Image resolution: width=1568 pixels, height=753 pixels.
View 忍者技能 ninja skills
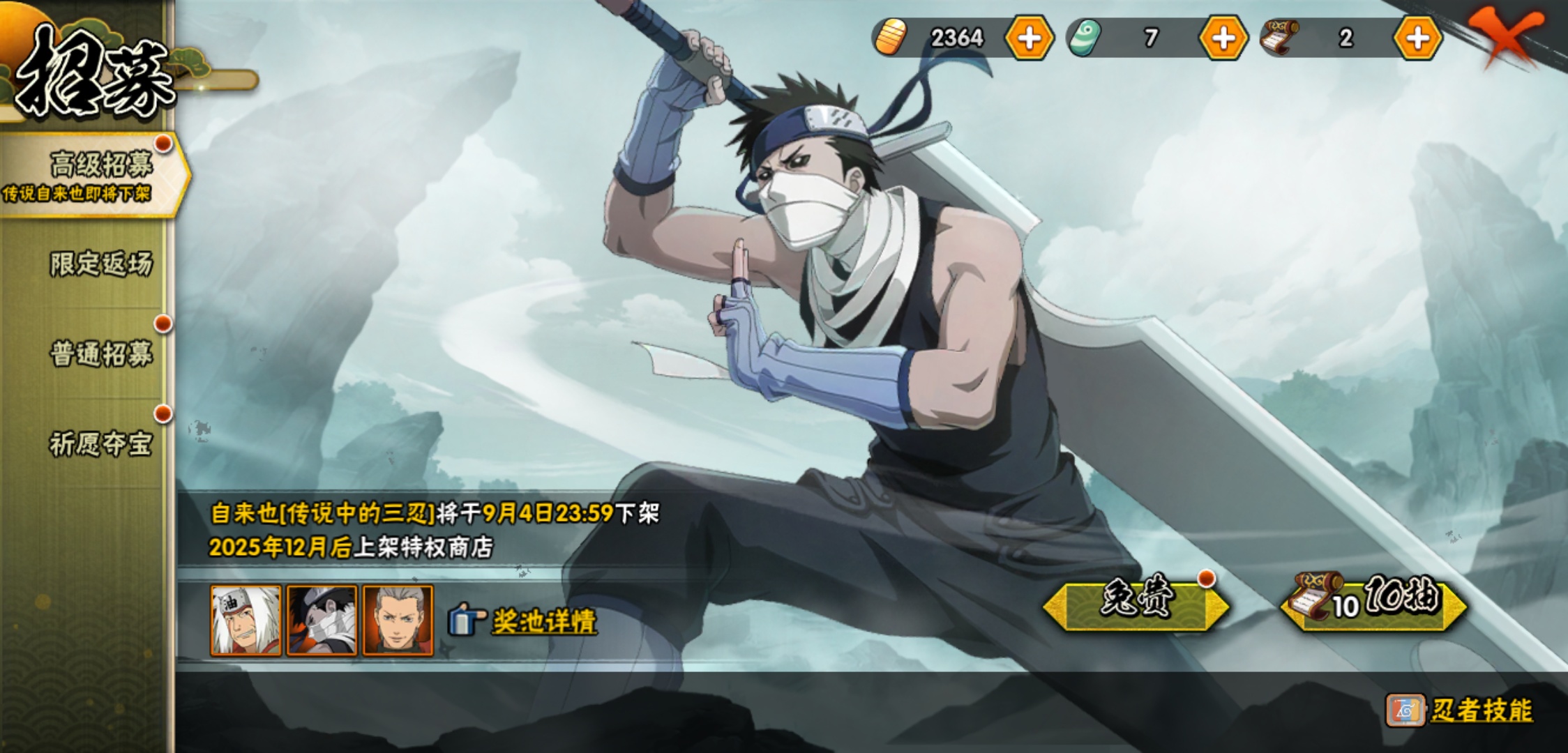(1480, 710)
